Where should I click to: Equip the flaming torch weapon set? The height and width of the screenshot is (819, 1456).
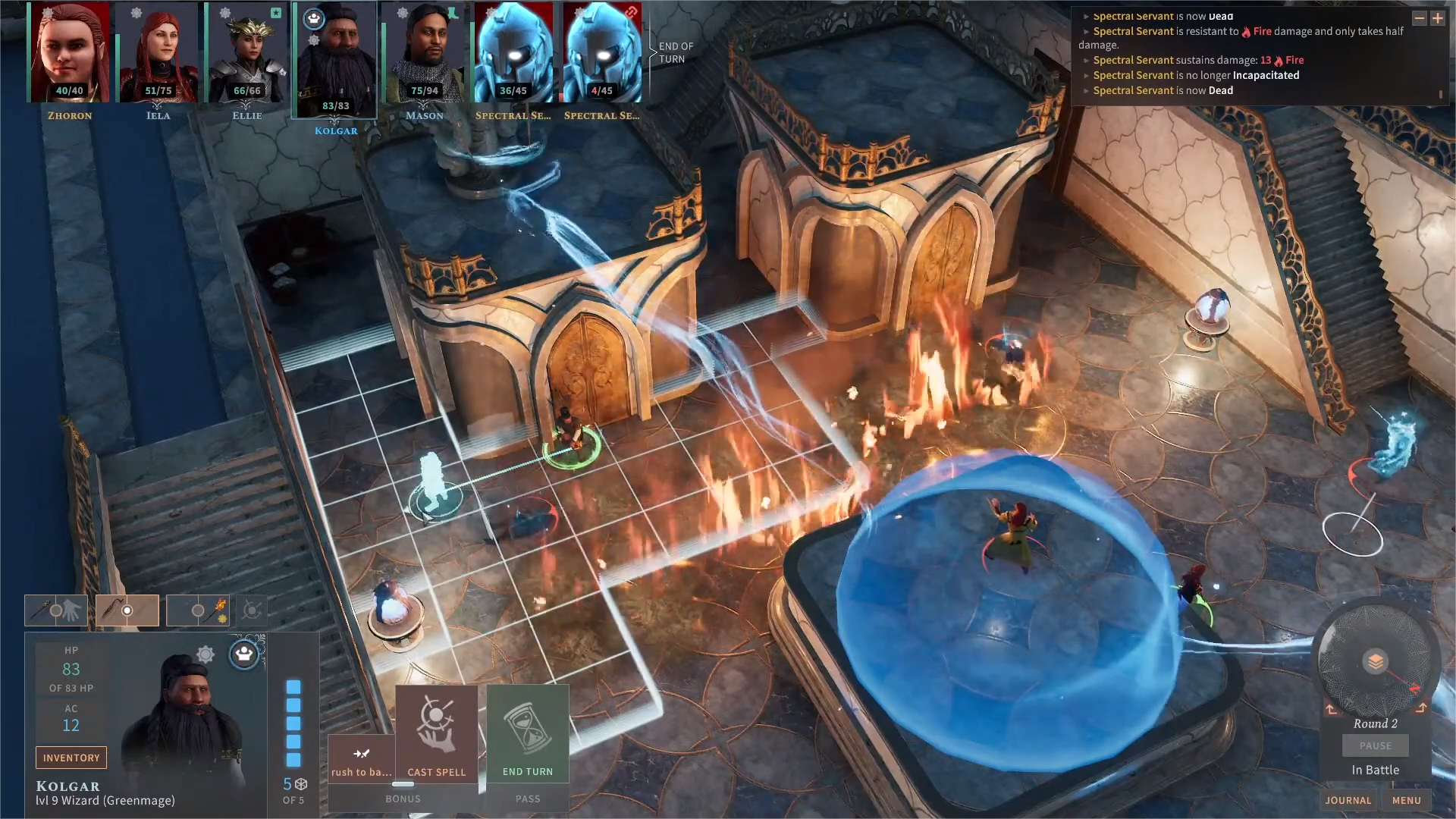[199, 610]
